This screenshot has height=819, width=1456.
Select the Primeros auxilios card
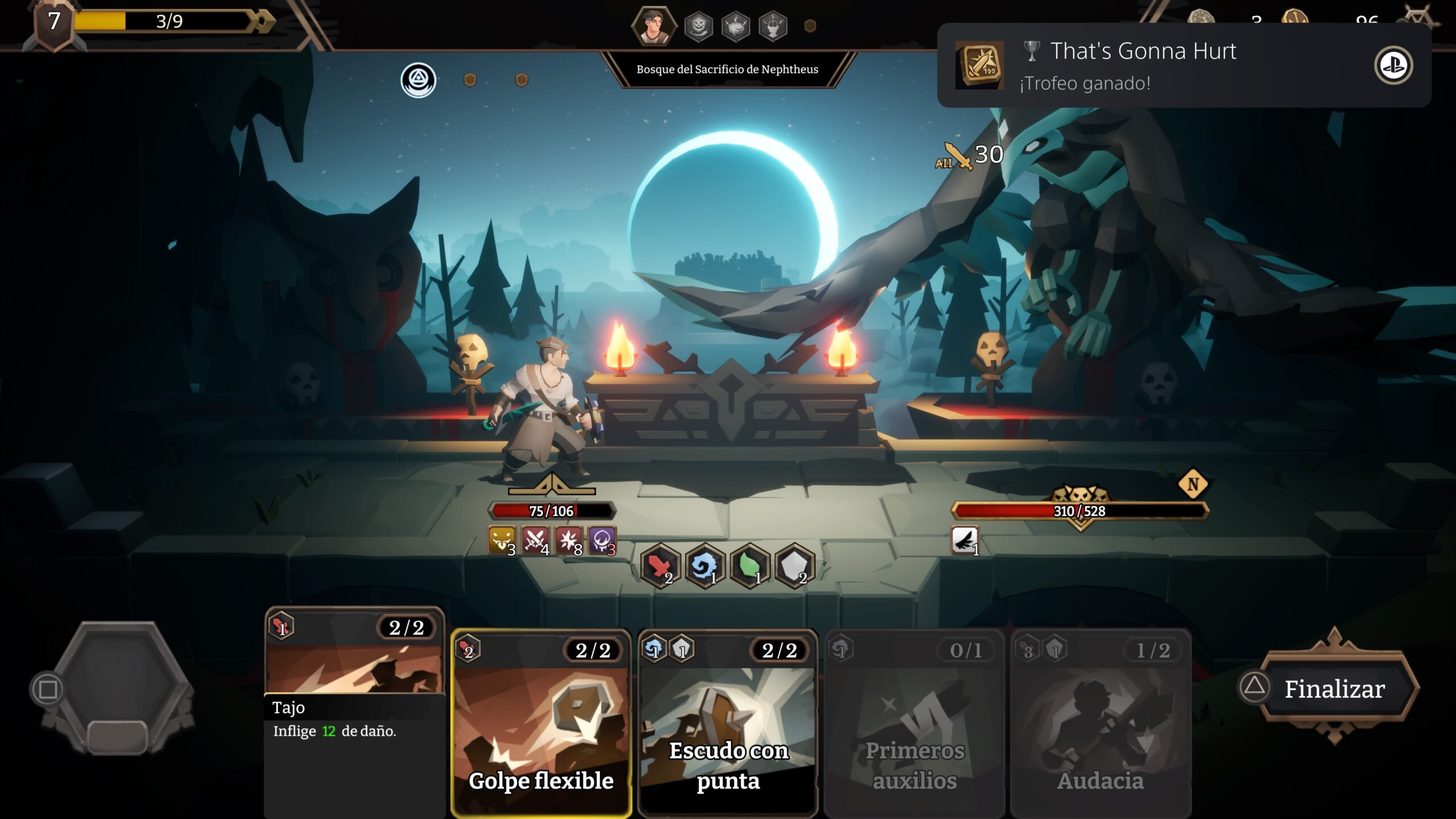click(914, 722)
